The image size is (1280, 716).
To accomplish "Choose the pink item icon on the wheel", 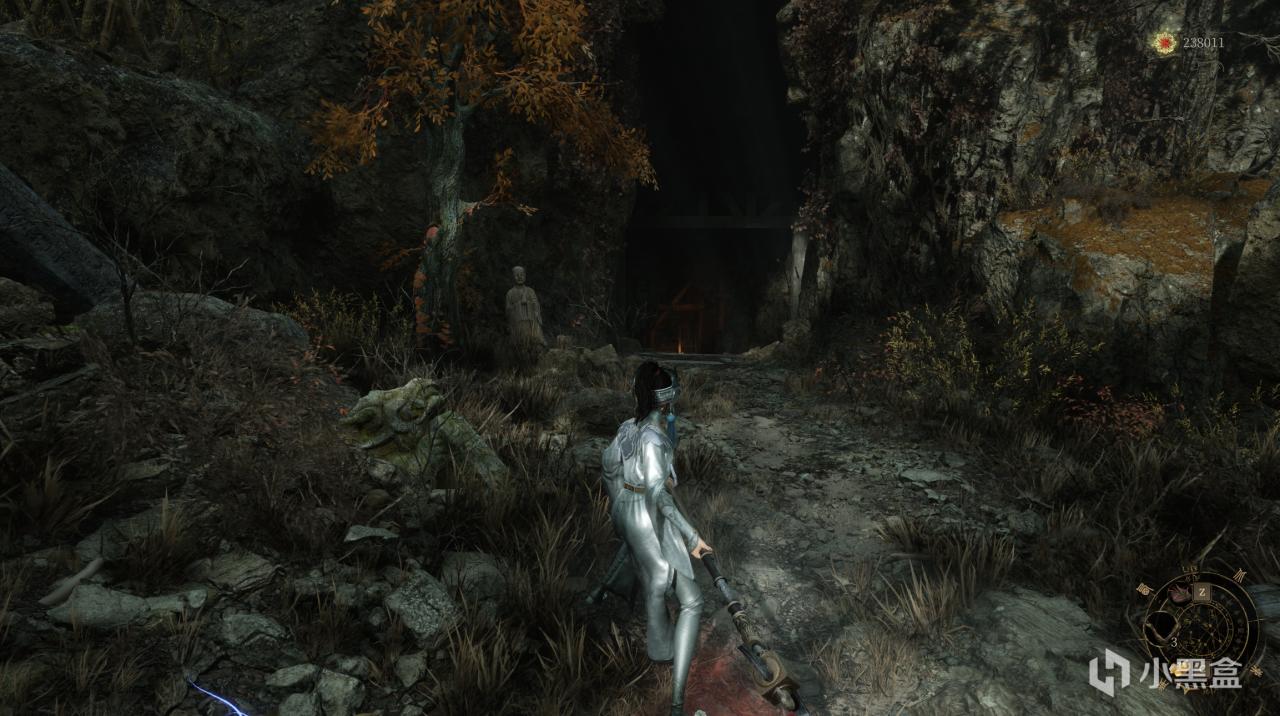I will (x=1177, y=592).
